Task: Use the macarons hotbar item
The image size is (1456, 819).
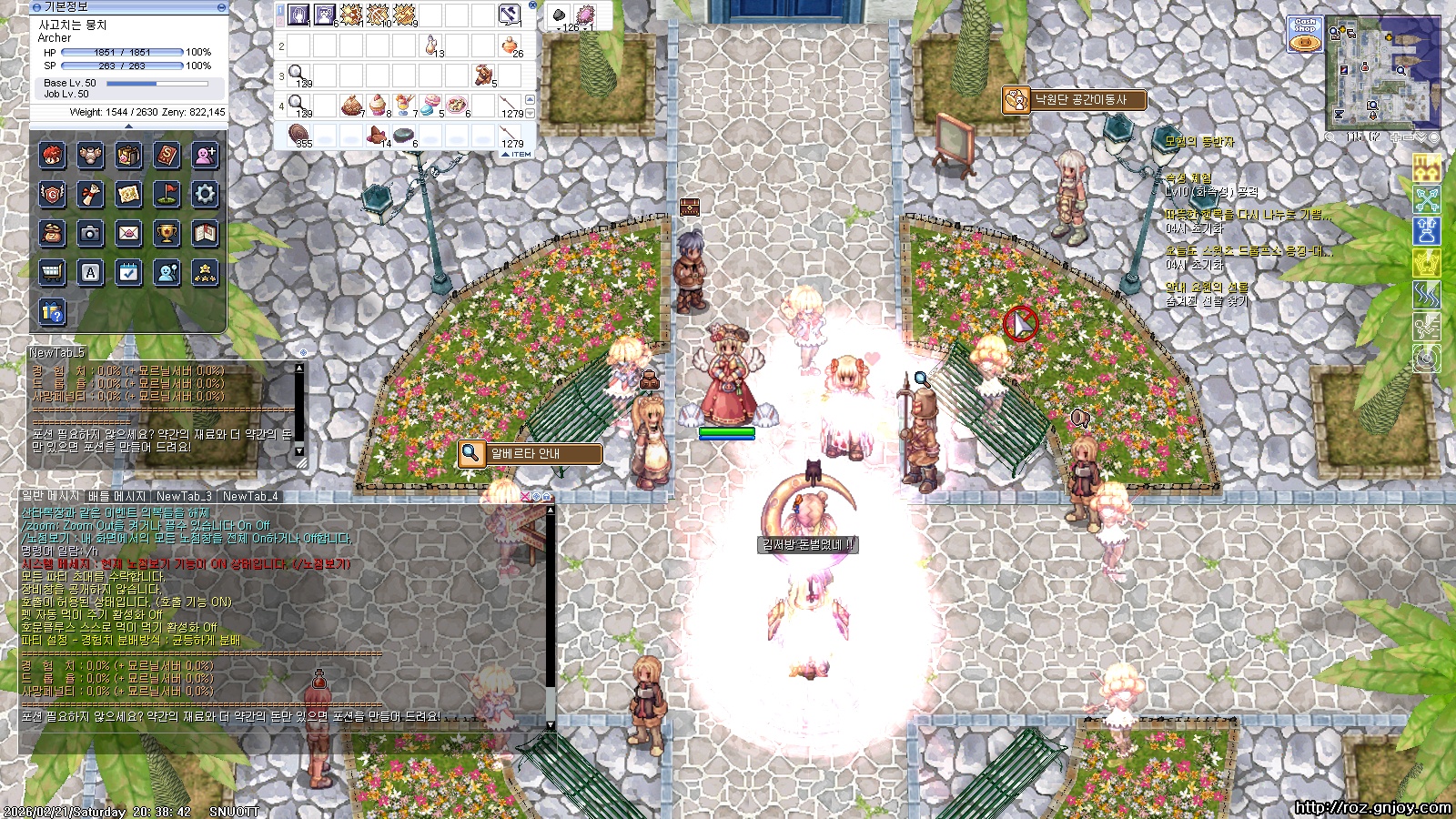Action: tap(430, 104)
